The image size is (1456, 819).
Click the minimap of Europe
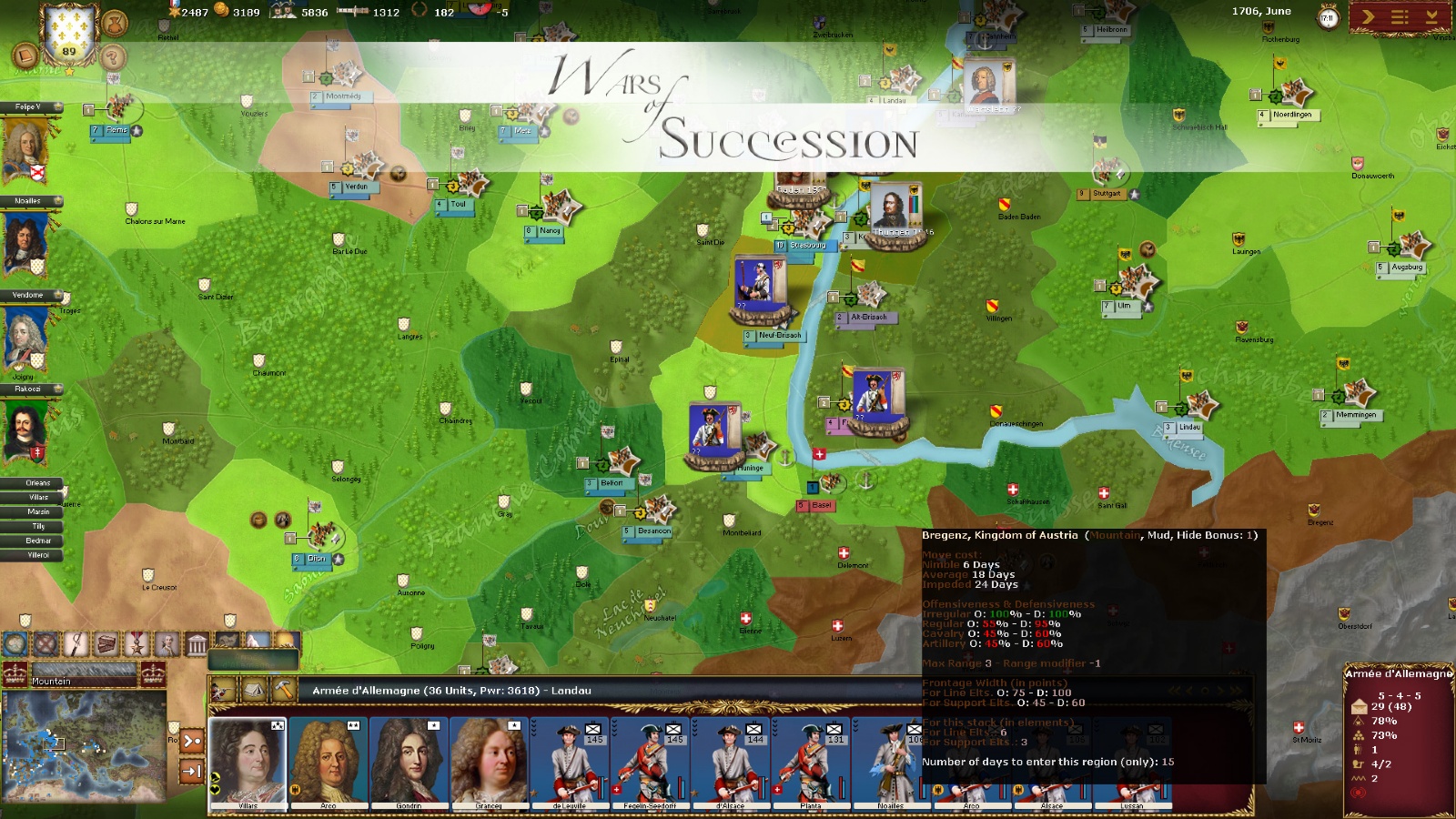(x=84, y=744)
